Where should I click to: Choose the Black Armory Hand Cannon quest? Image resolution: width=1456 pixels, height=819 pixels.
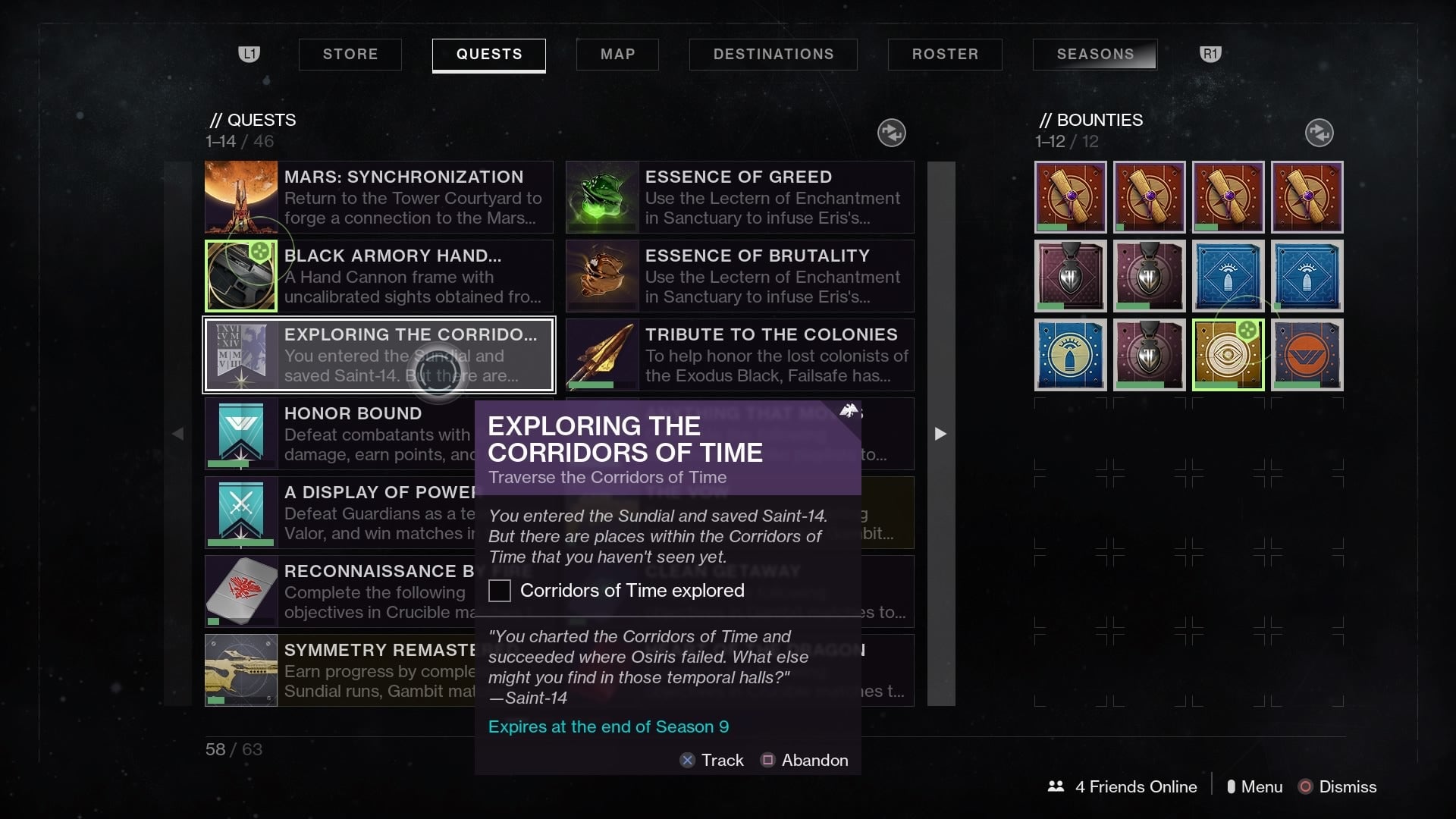(378, 276)
